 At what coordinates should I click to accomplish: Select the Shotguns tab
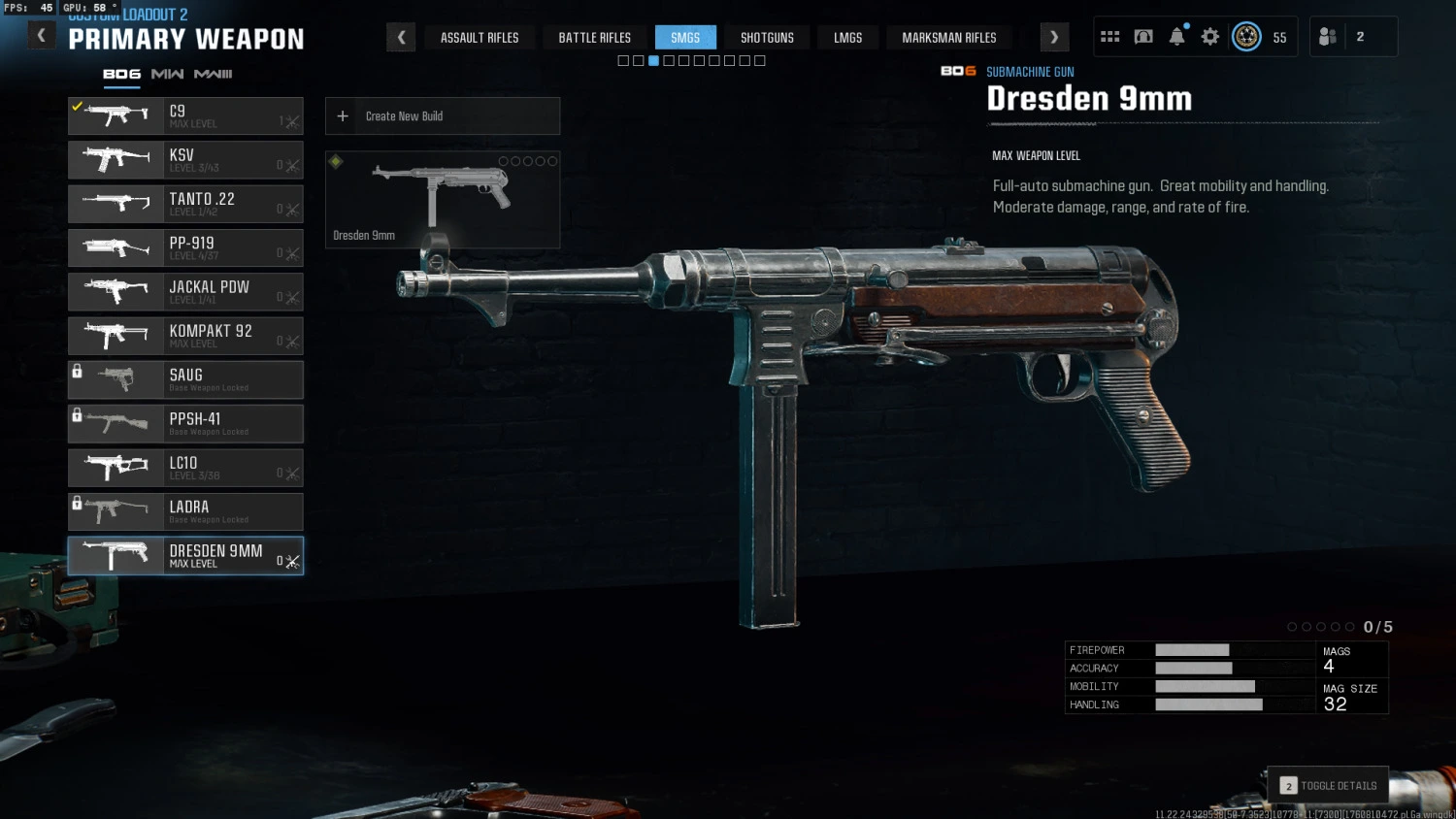(767, 38)
